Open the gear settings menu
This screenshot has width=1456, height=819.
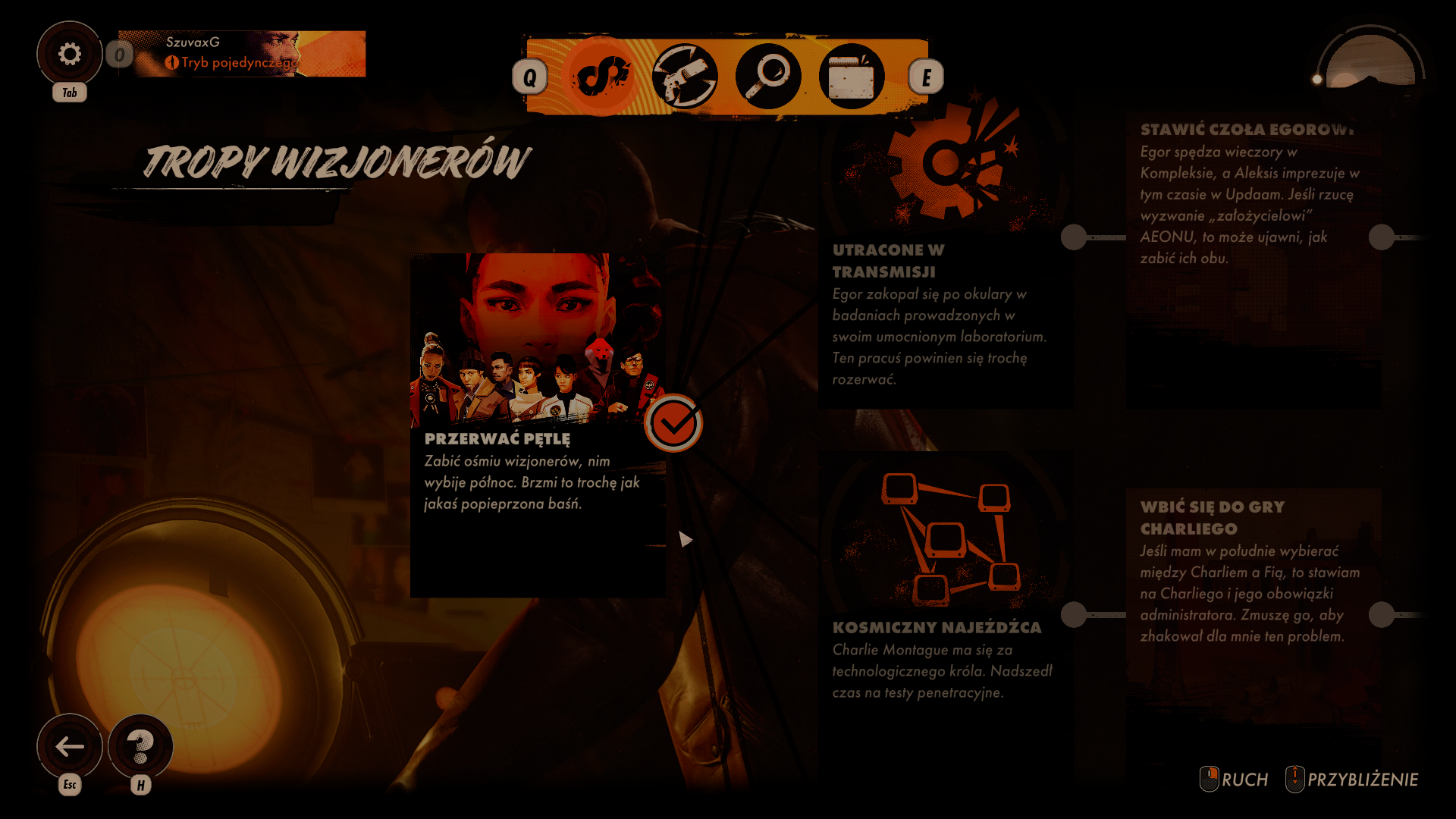69,54
